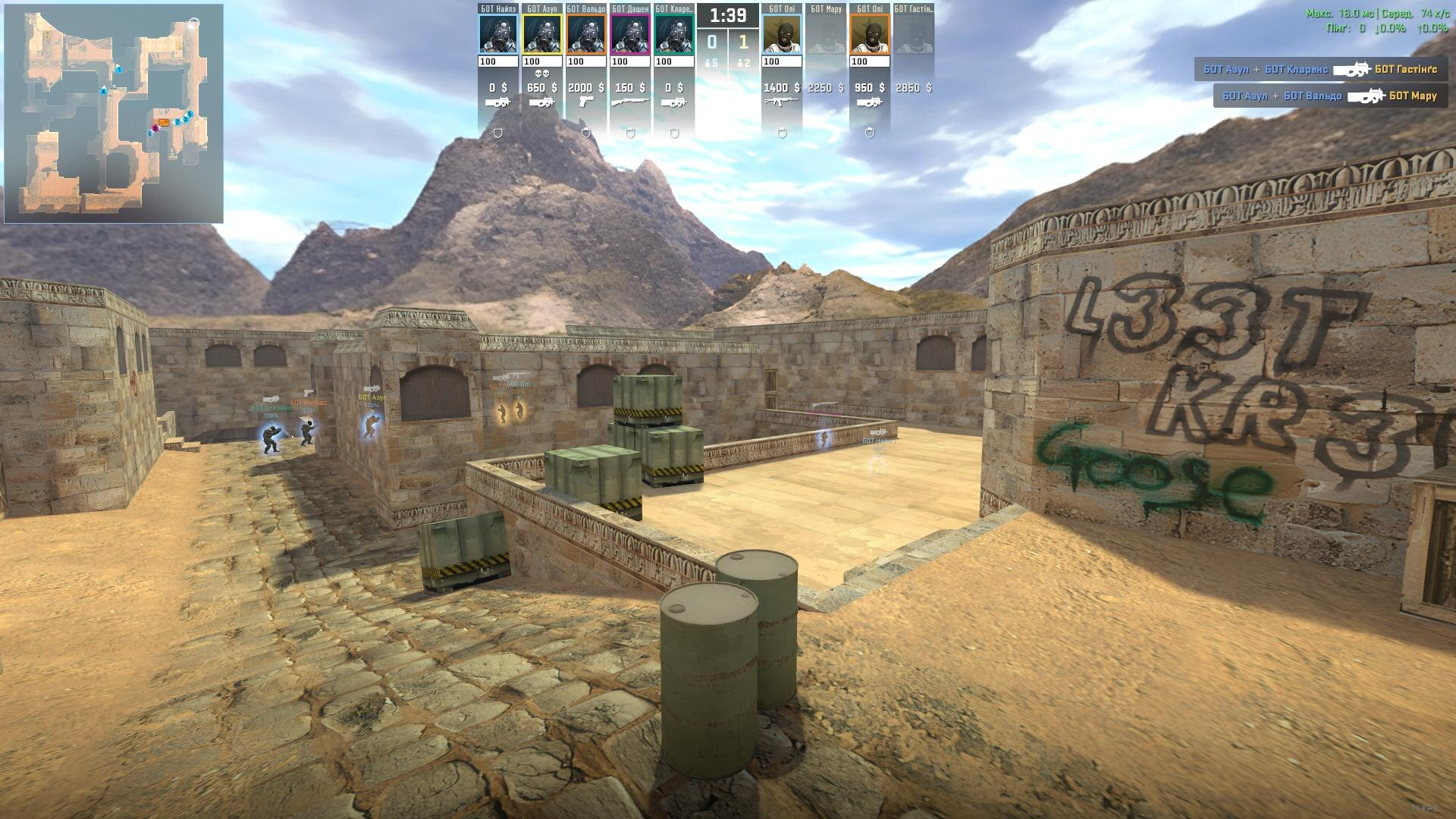Select БОТ Олі avatar in the orange frame
1456x819 pixels.
click(869, 33)
